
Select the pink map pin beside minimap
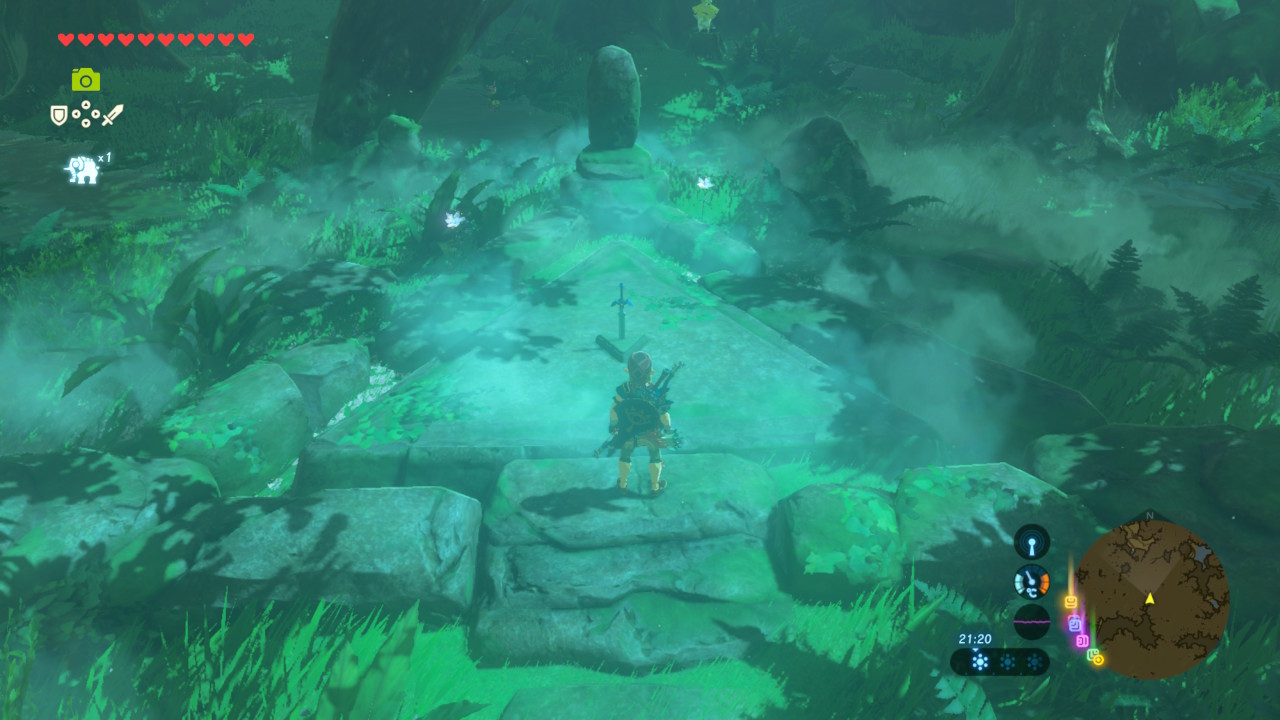pyautogui.click(x=1081, y=640)
